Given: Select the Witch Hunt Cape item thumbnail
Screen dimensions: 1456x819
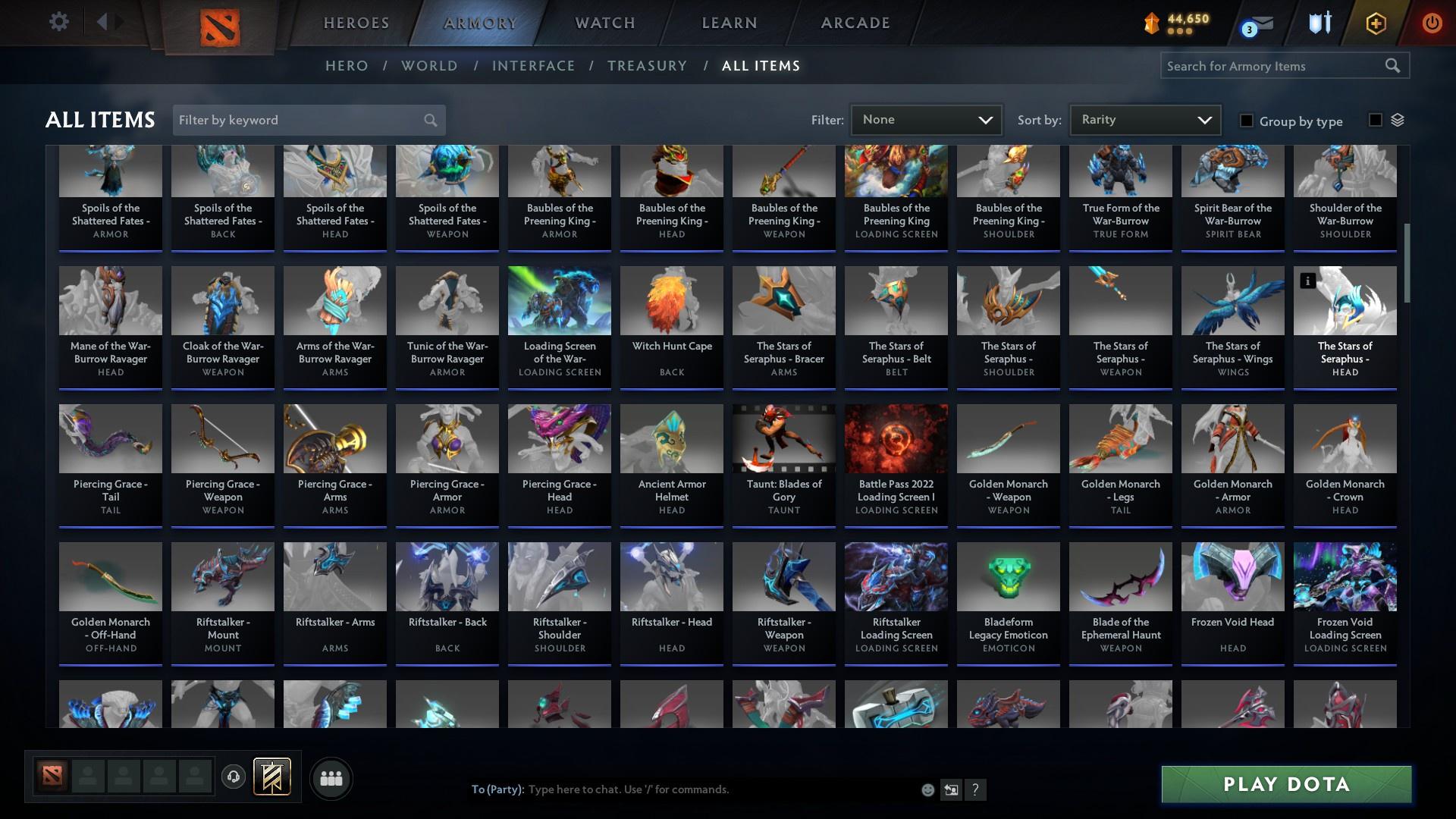Looking at the screenshot, I should 671,300.
